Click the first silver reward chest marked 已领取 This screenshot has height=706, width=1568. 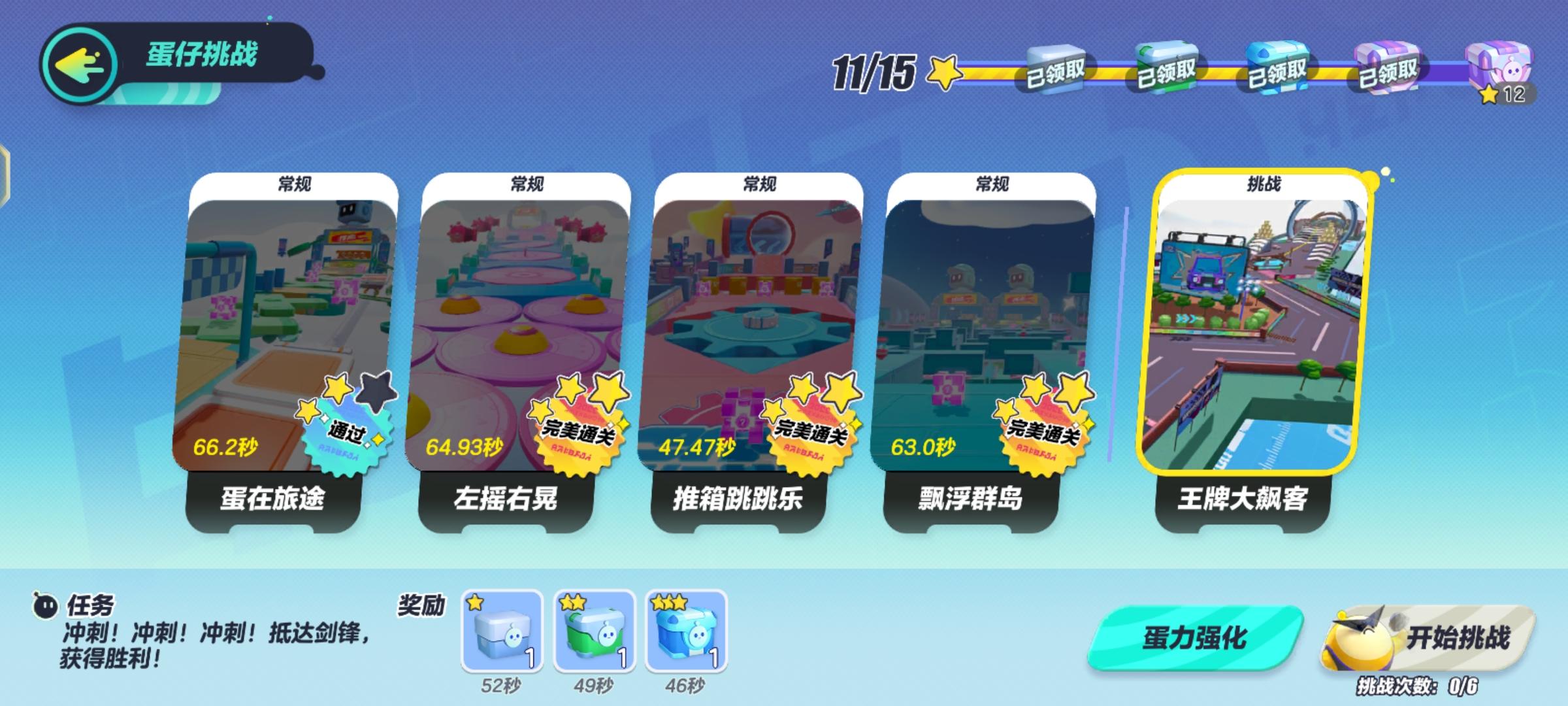[1052, 69]
